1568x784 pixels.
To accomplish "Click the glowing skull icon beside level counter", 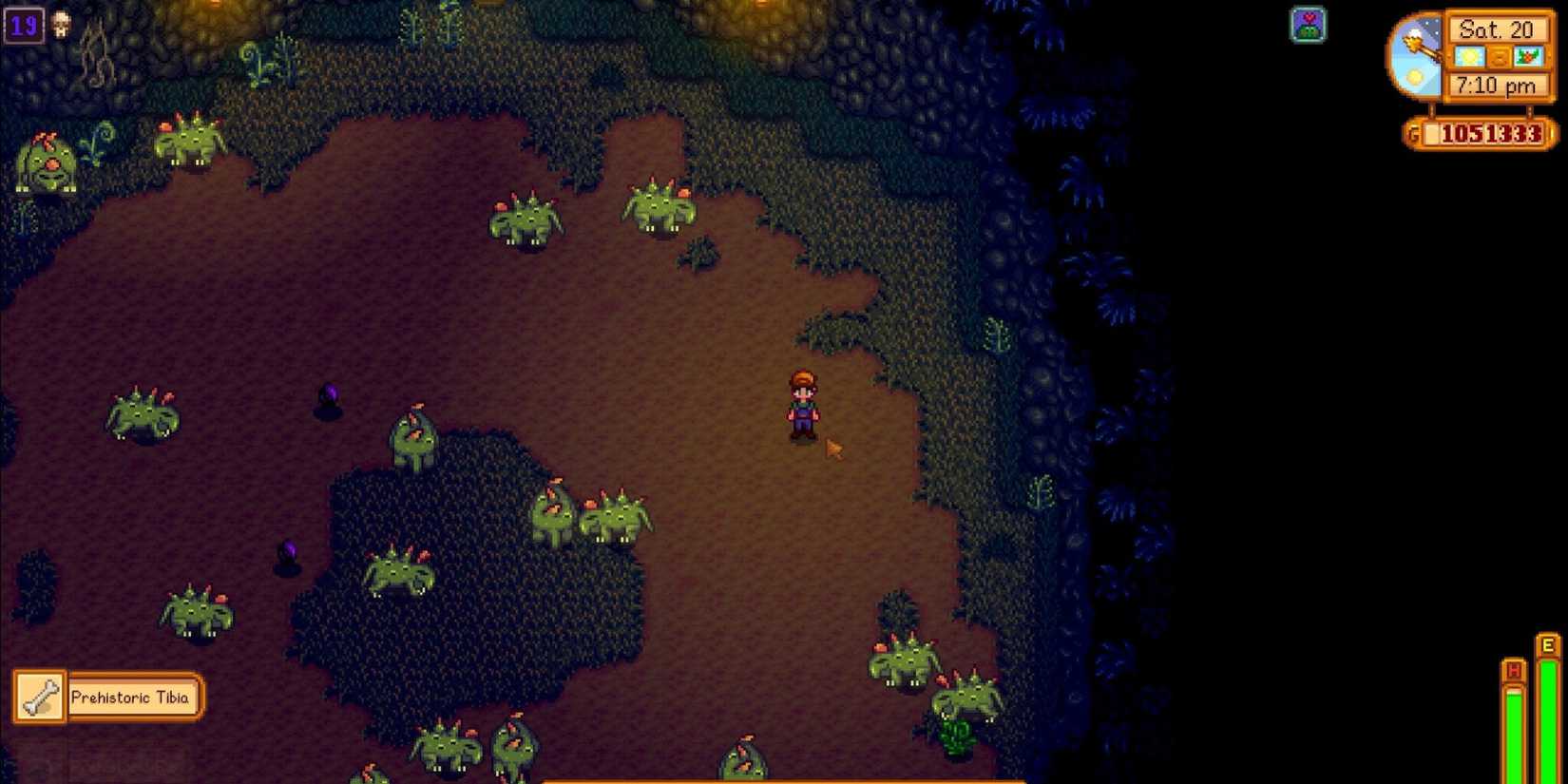I will point(61,24).
